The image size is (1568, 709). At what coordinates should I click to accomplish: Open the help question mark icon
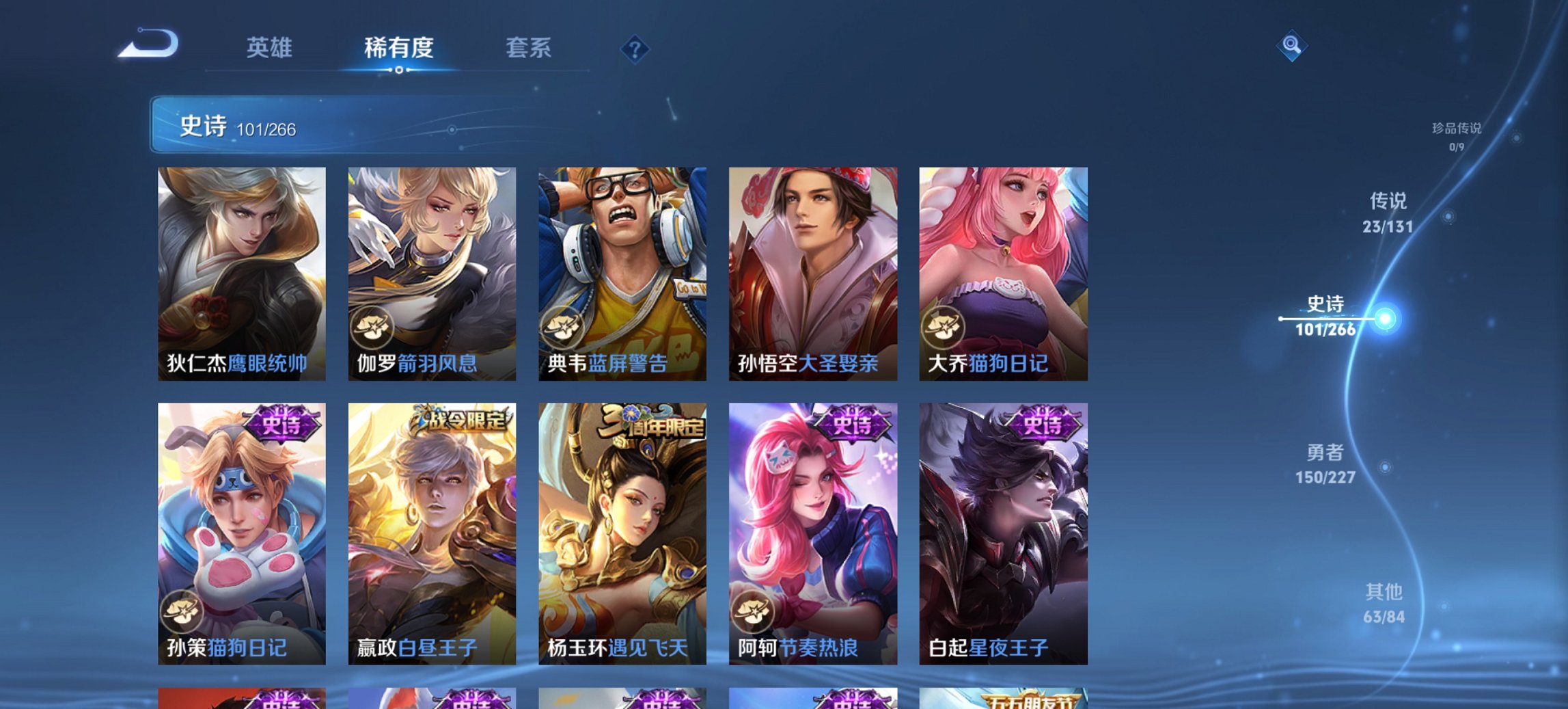click(x=634, y=49)
